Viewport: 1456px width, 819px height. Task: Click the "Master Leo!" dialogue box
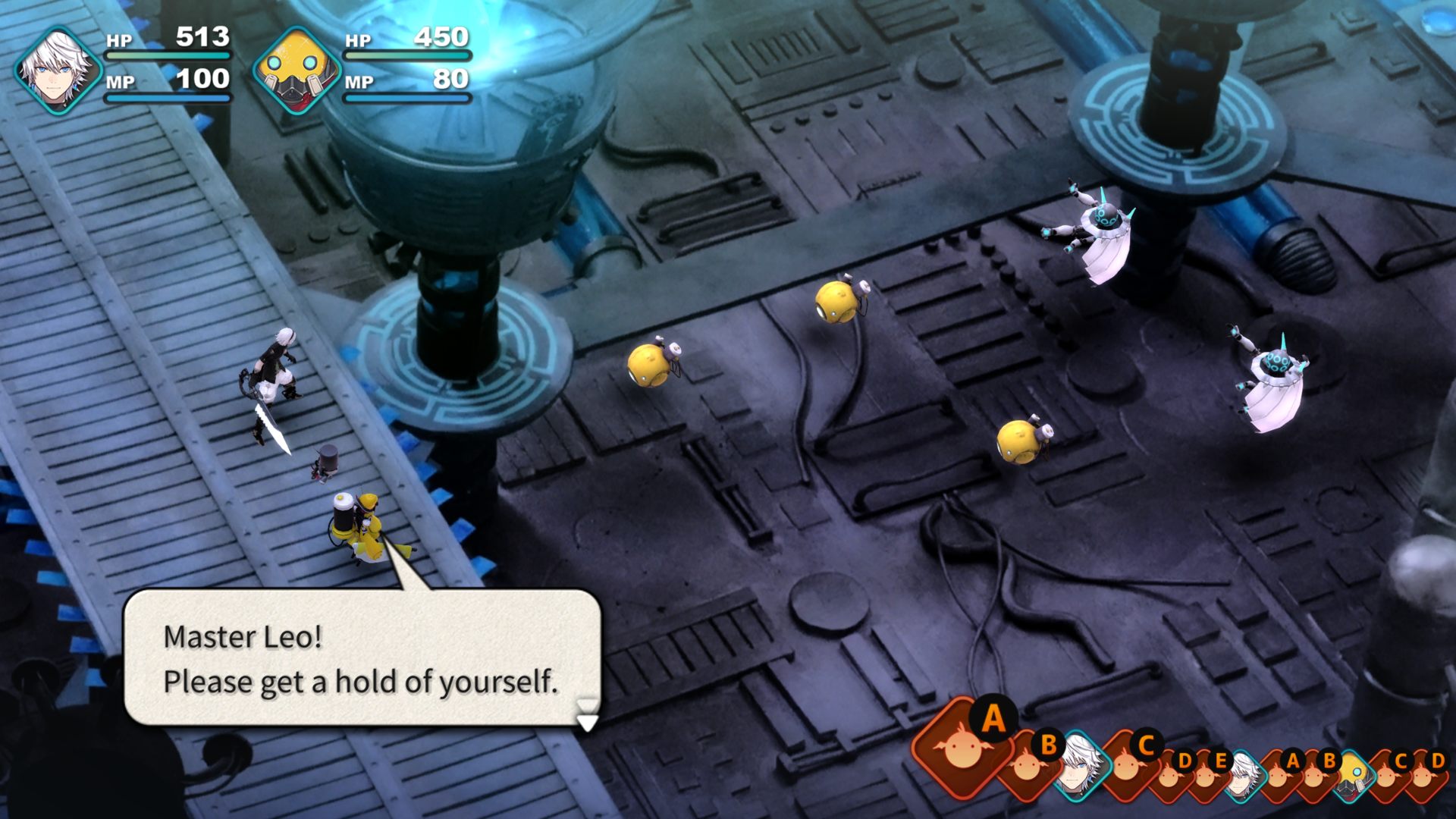[361, 657]
